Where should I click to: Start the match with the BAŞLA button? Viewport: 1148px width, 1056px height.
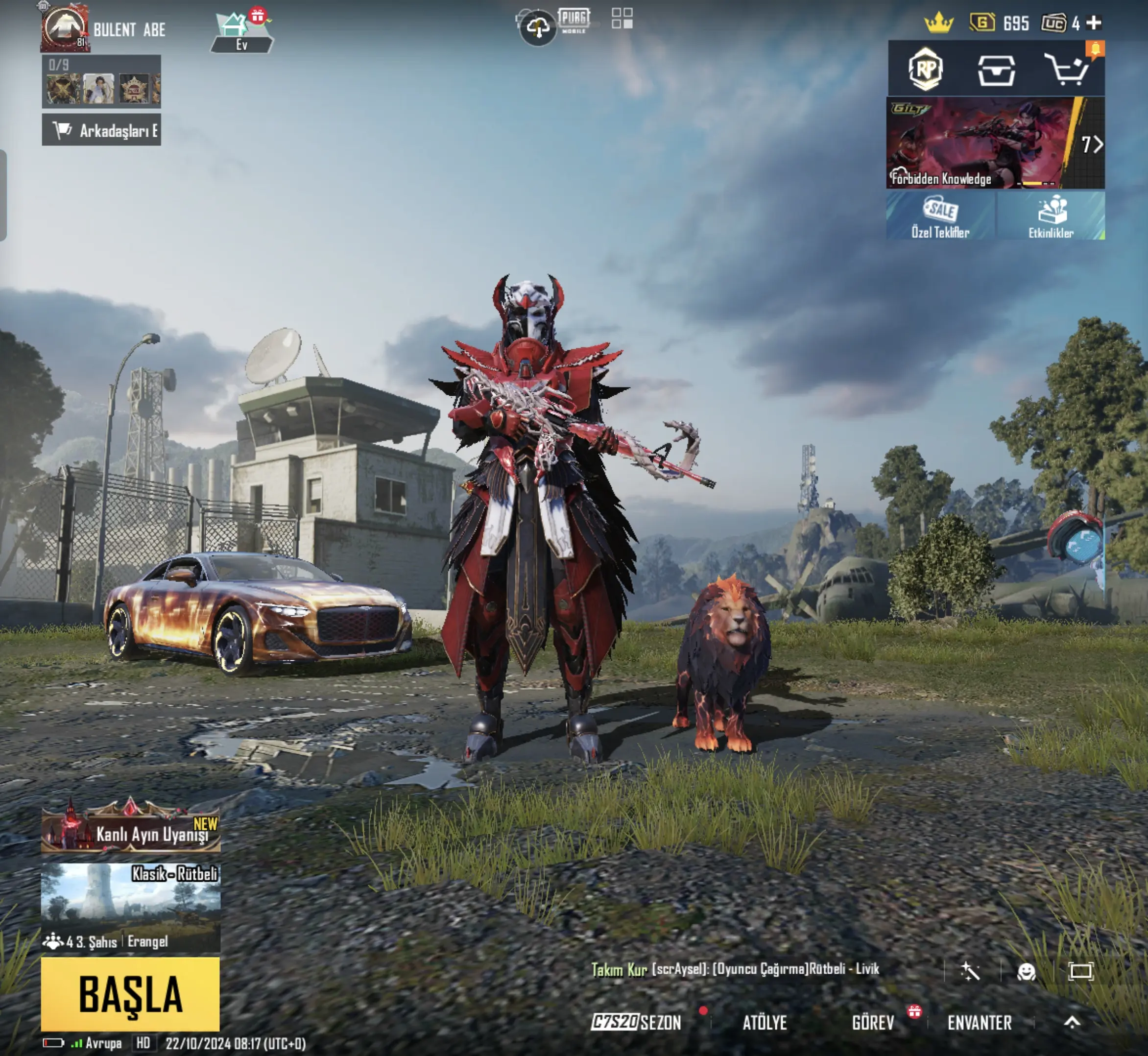(x=130, y=994)
